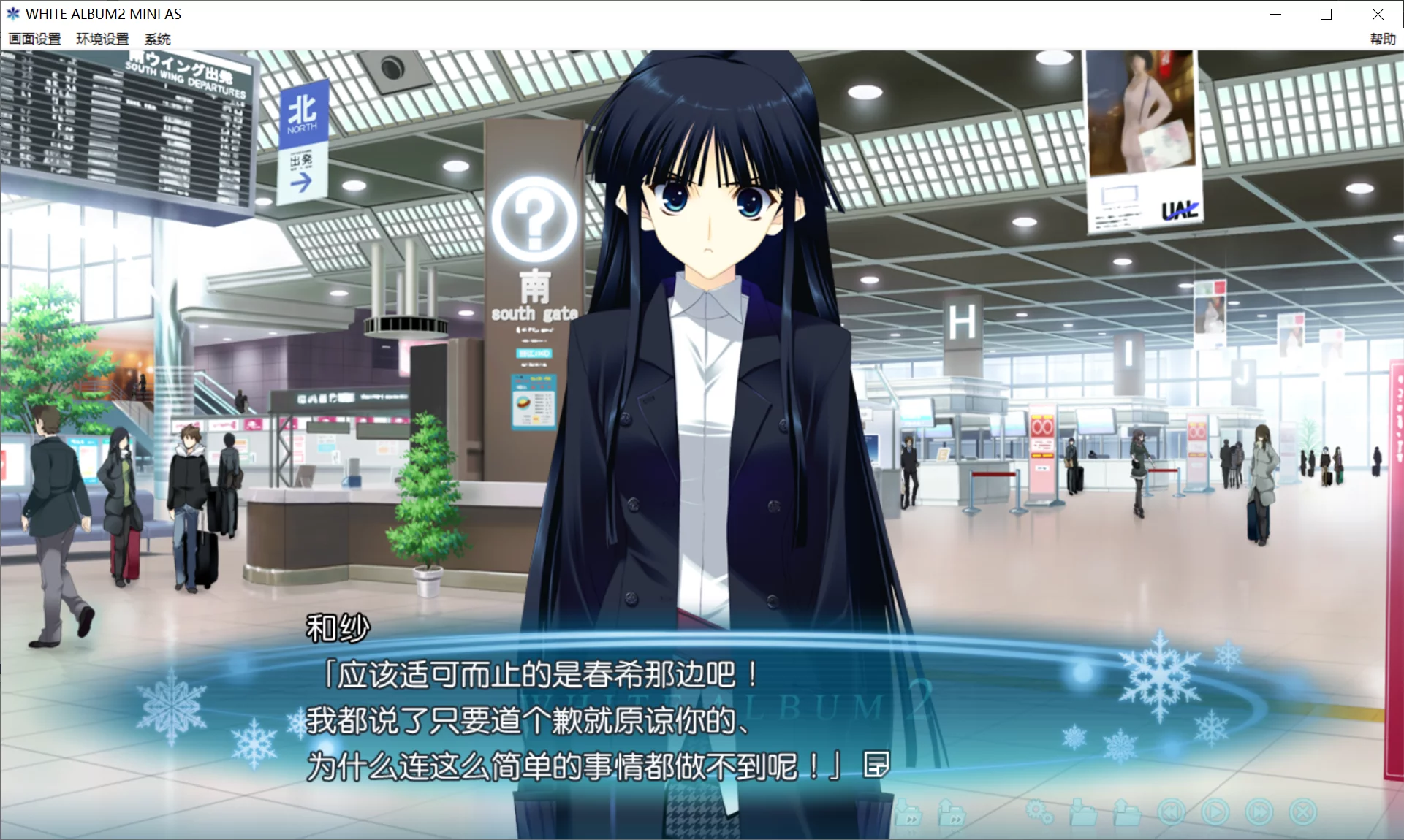This screenshot has width=1404, height=840.
Task: Maximize the game window
Action: 1324,14
